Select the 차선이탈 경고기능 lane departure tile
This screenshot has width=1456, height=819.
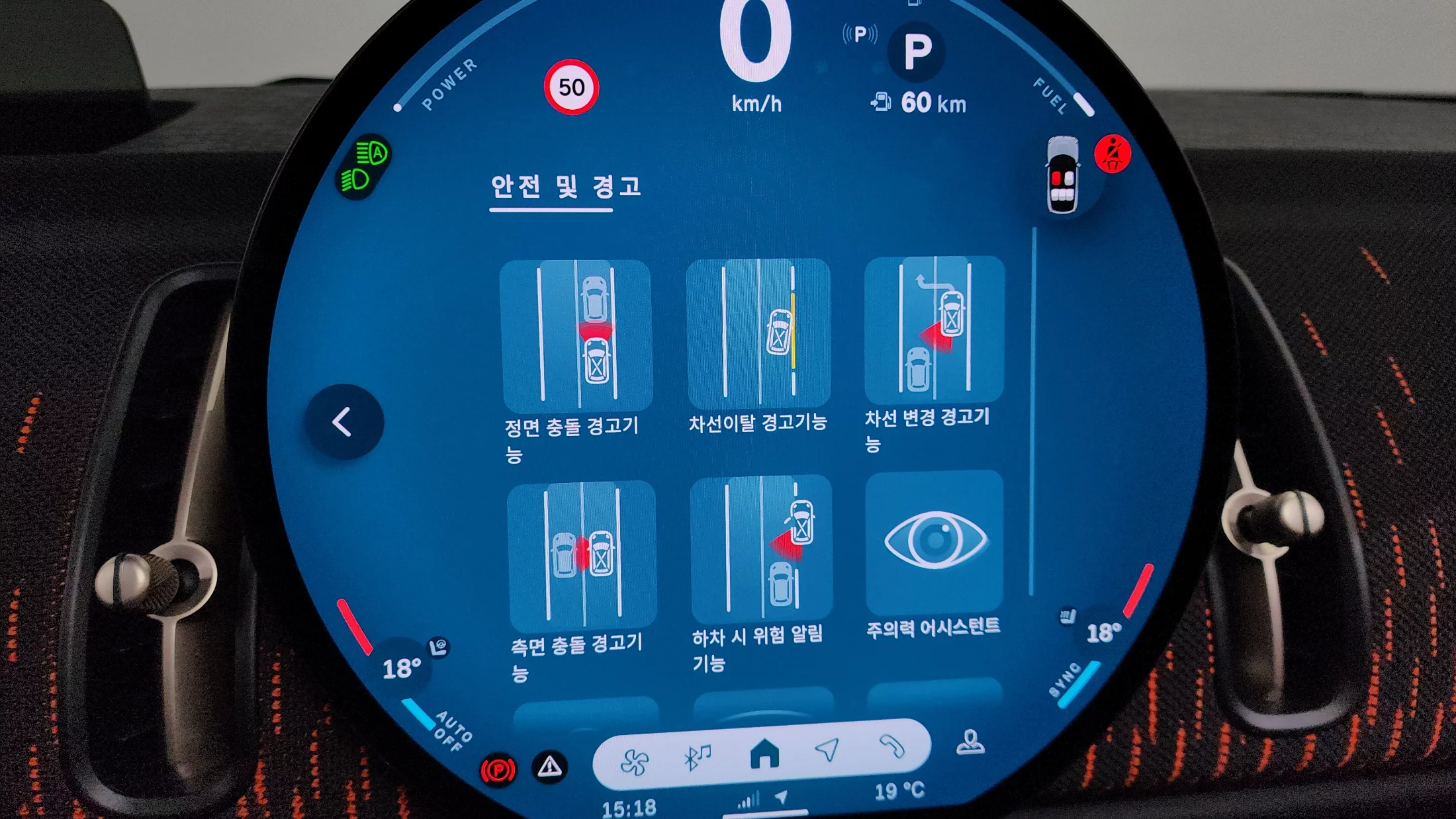pyautogui.click(x=758, y=333)
